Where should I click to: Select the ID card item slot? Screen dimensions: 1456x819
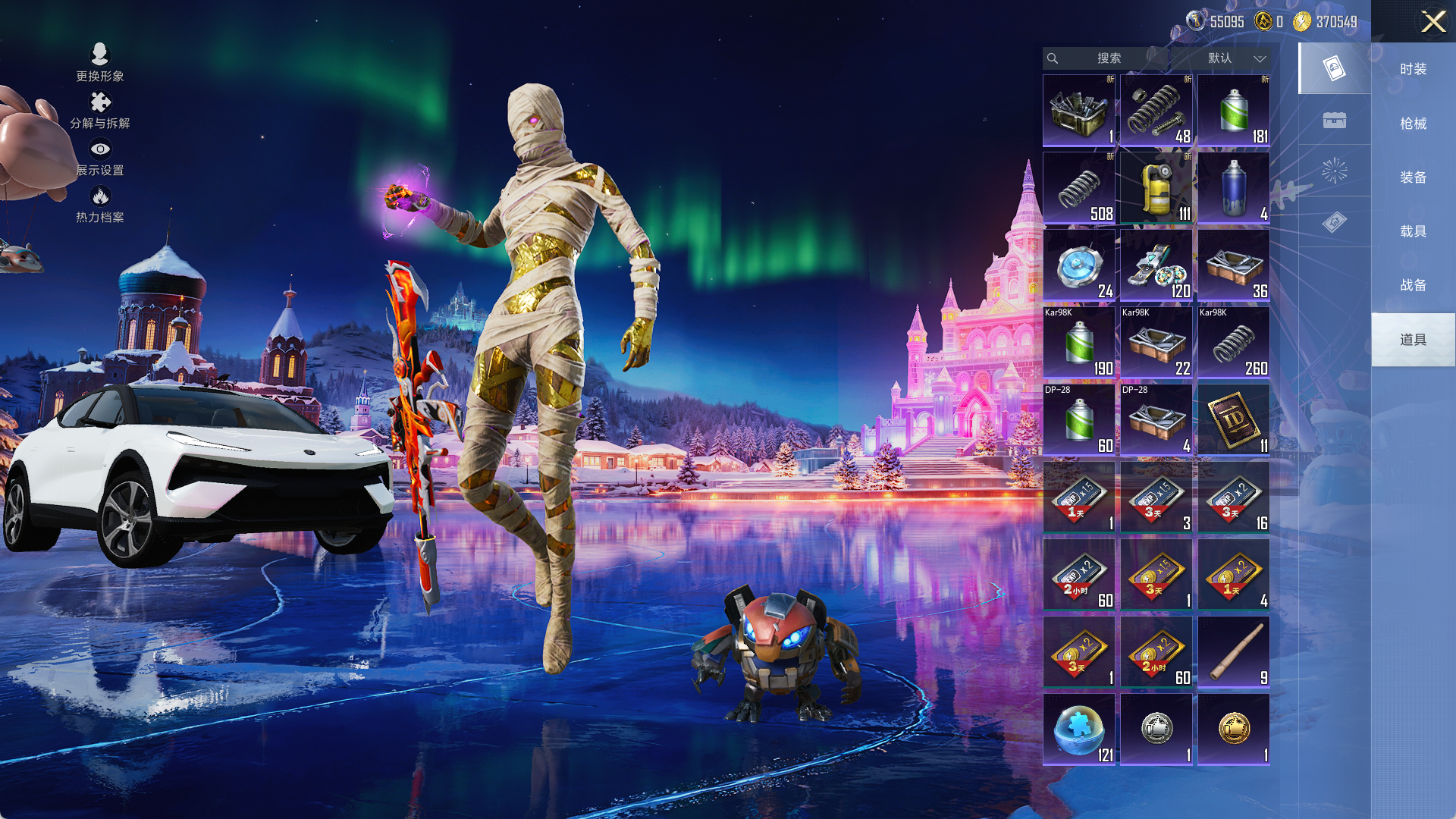click(1233, 419)
